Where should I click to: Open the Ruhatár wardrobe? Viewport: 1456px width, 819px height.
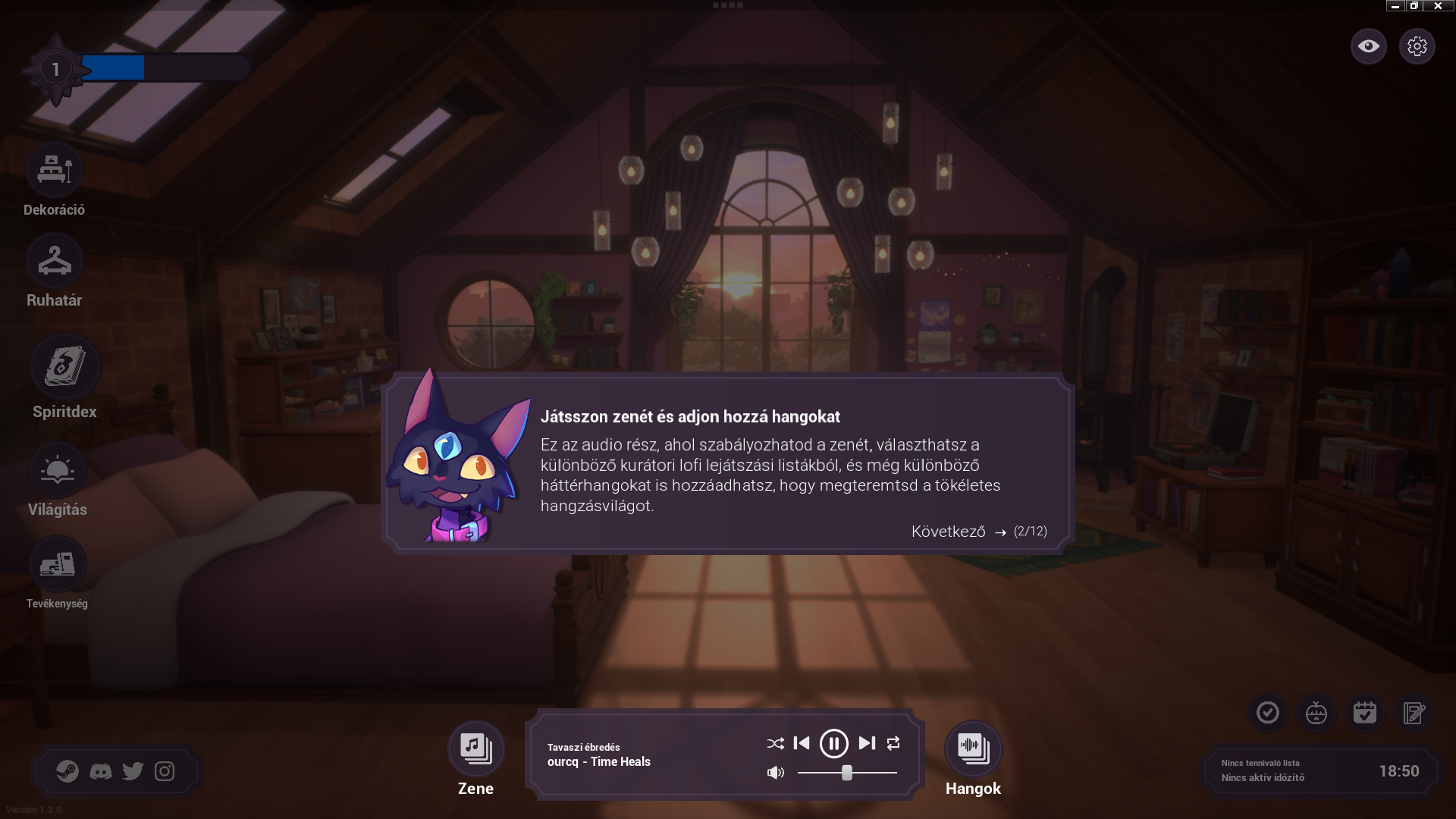54,261
